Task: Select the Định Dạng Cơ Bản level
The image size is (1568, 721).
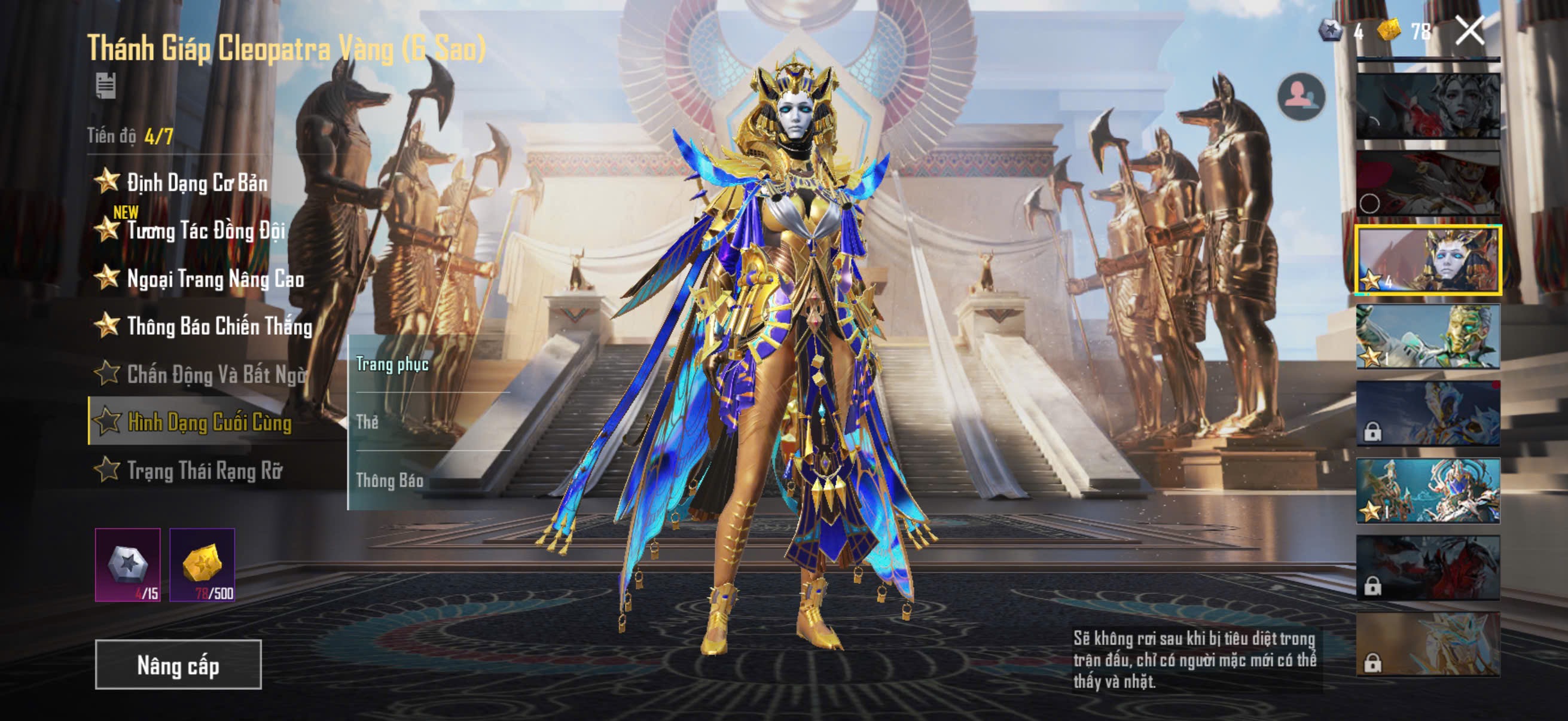Action: [197, 182]
